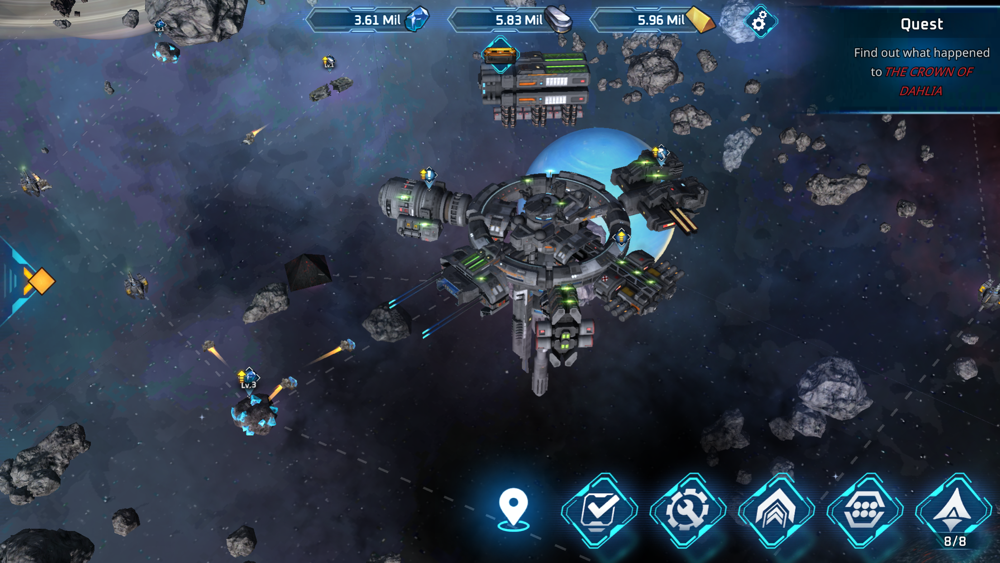The height and width of the screenshot is (563, 1000).
Task: Open the chevron rank upgrades menu
Action: pos(776,511)
